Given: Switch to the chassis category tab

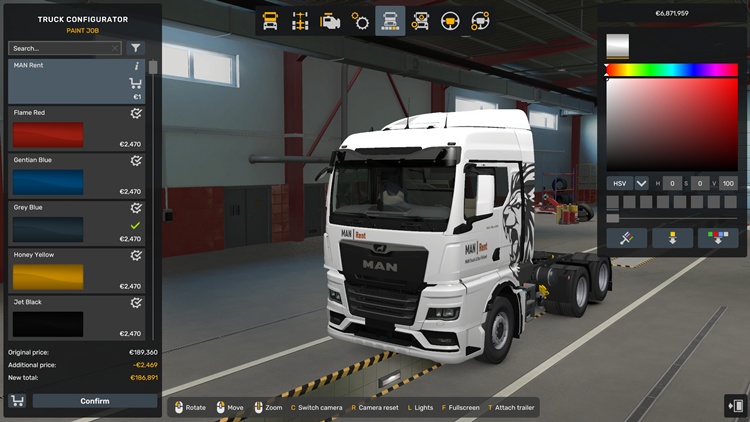Looking at the screenshot, I should coord(300,21).
